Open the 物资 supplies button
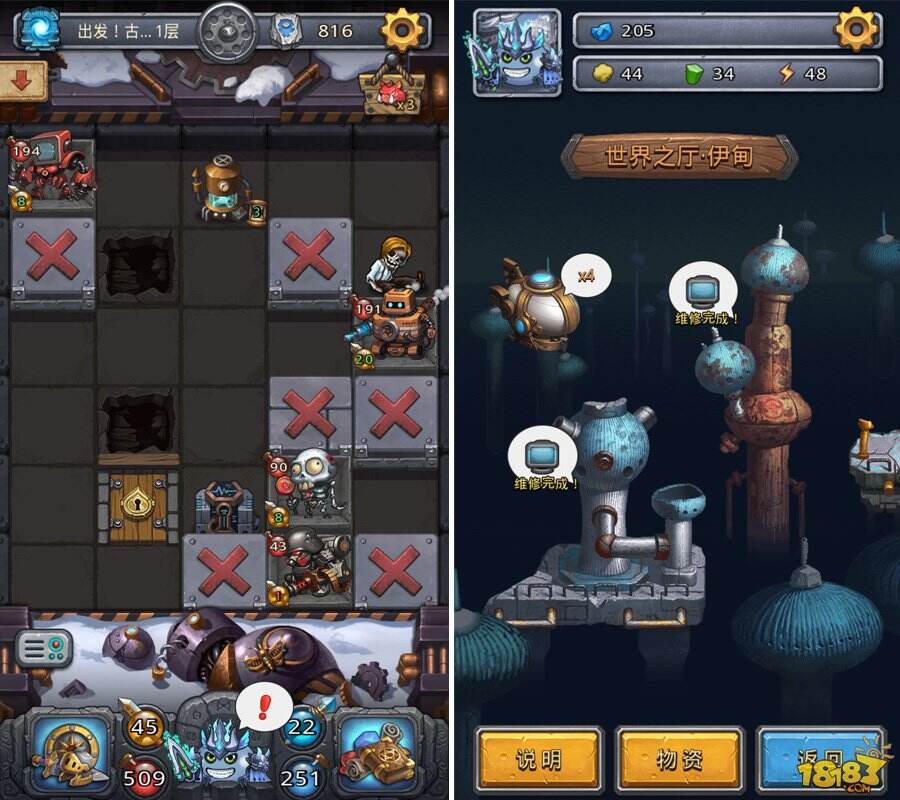 [679, 760]
